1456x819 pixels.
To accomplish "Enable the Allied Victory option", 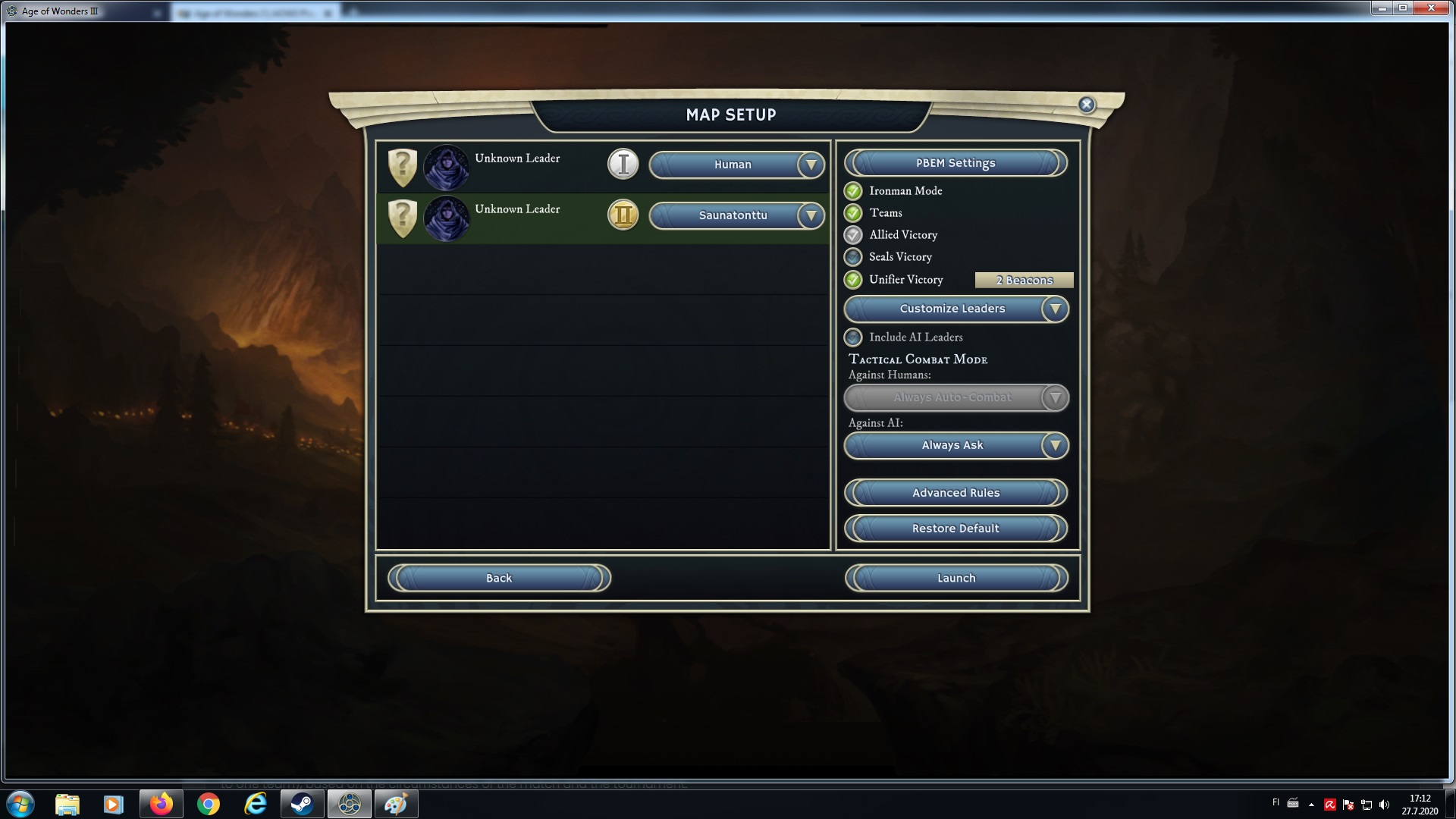I will pyautogui.click(x=854, y=235).
